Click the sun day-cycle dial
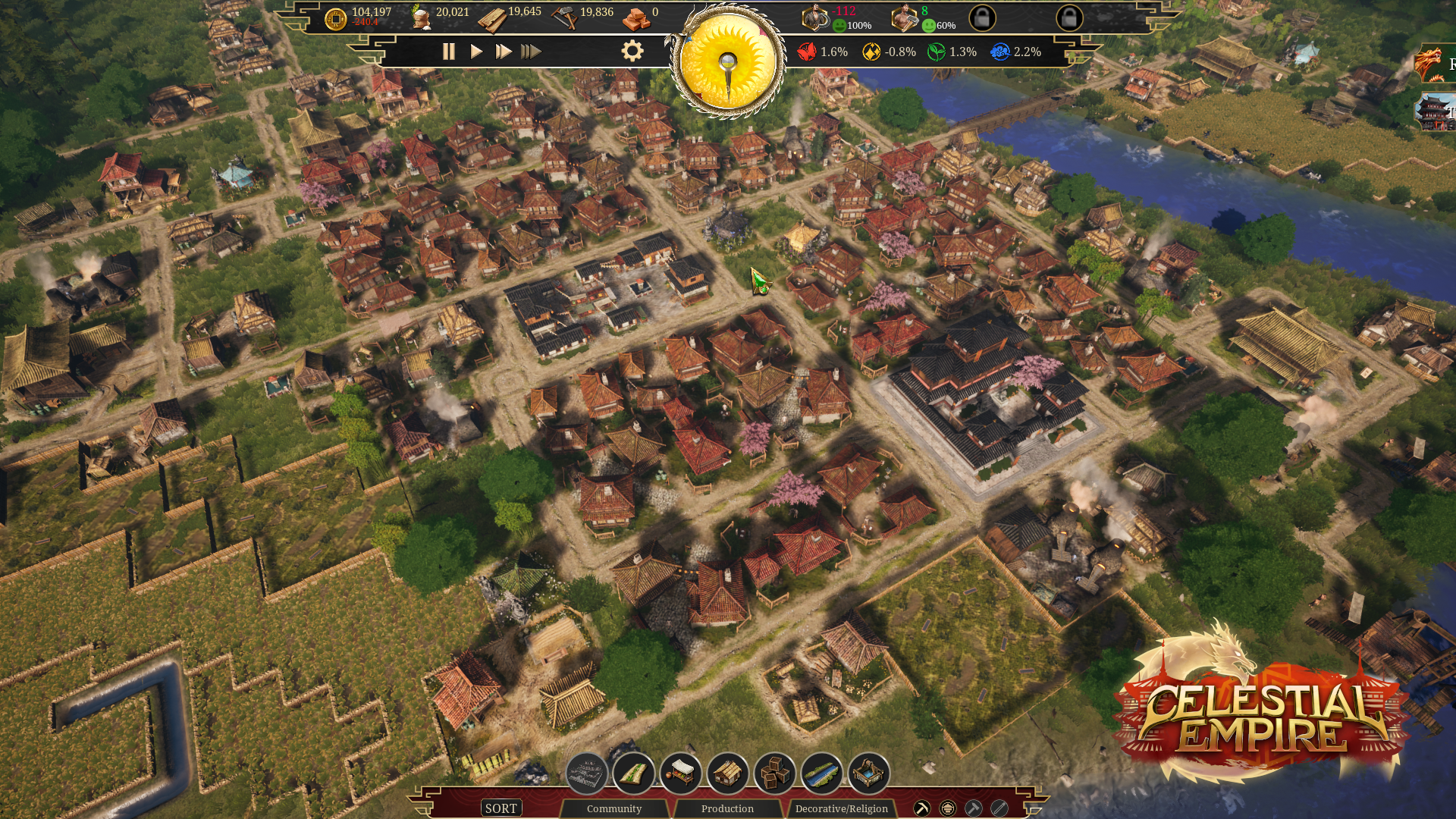Image resolution: width=1456 pixels, height=819 pixels. point(728,62)
